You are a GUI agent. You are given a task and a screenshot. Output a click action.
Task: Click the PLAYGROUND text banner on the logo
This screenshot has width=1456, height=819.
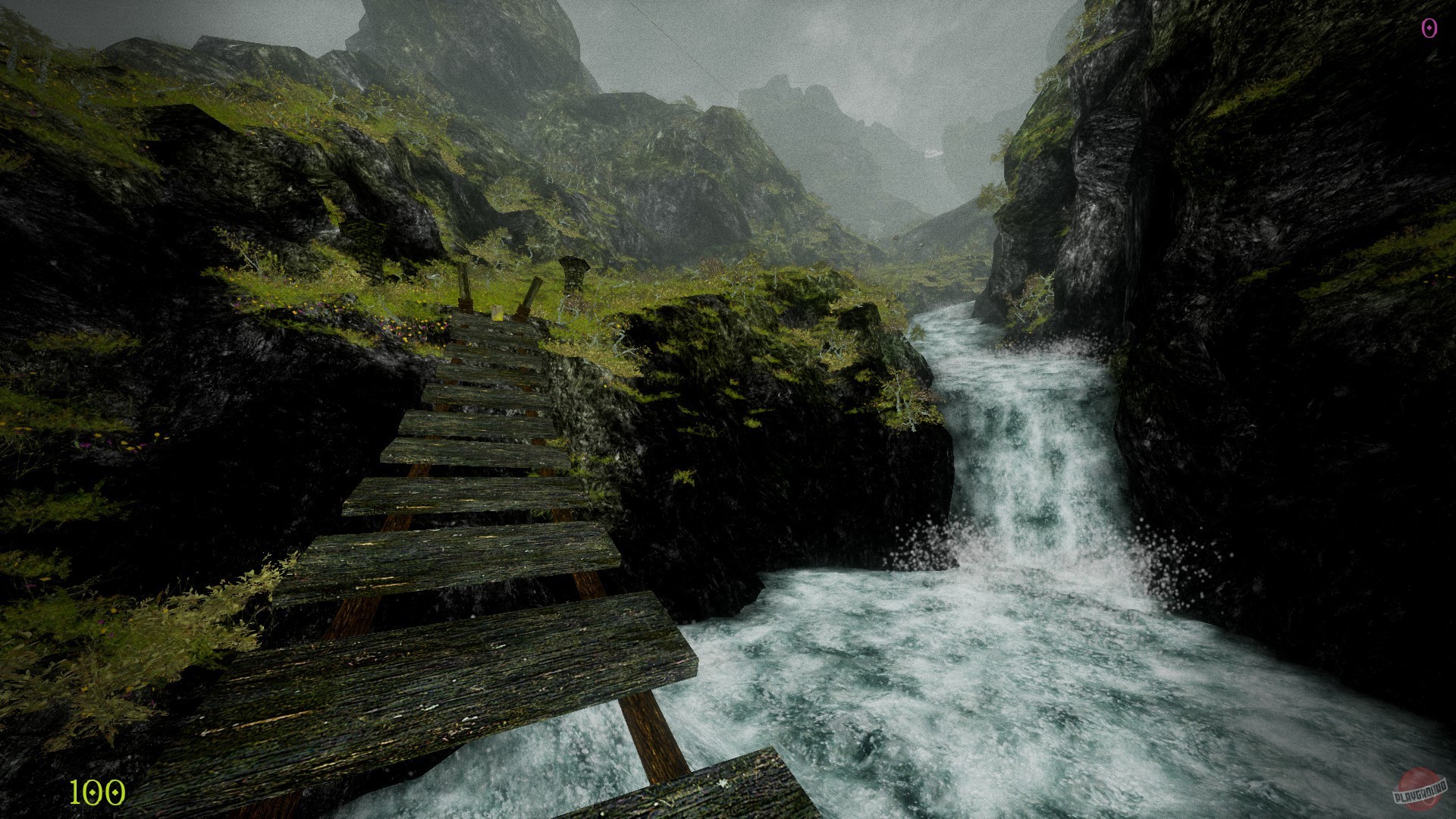(1420, 791)
